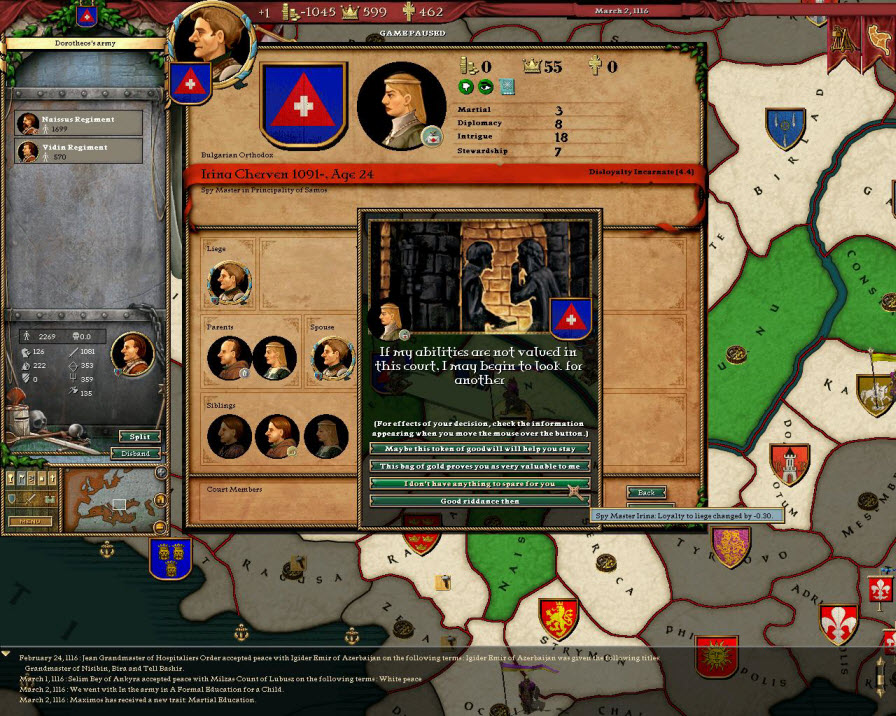Disband the selected army
896x716 pixels.
(x=135, y=452)
